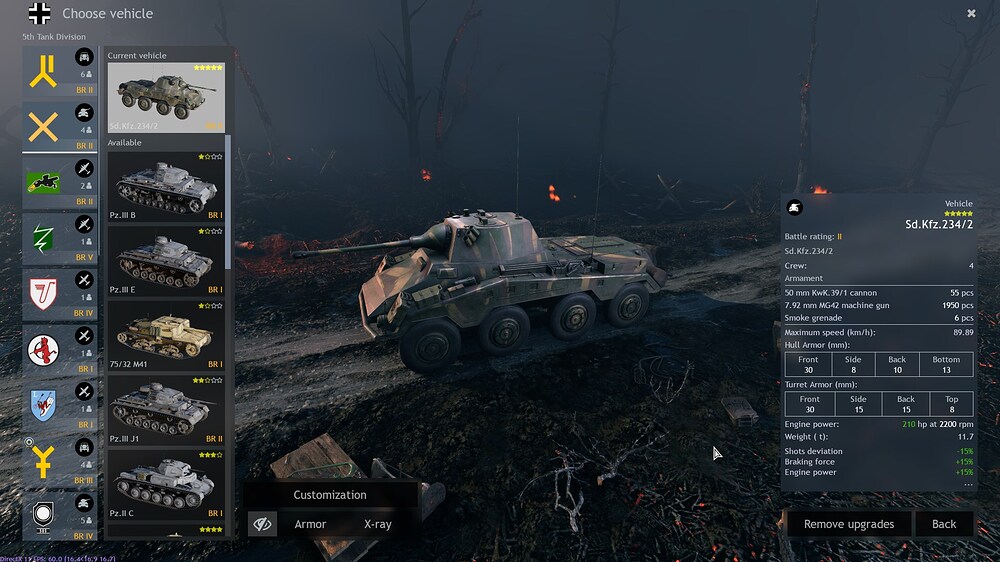
Task: Click the current vehicle Sd.Kfz.234/2 card
Action: click(166, 97)
